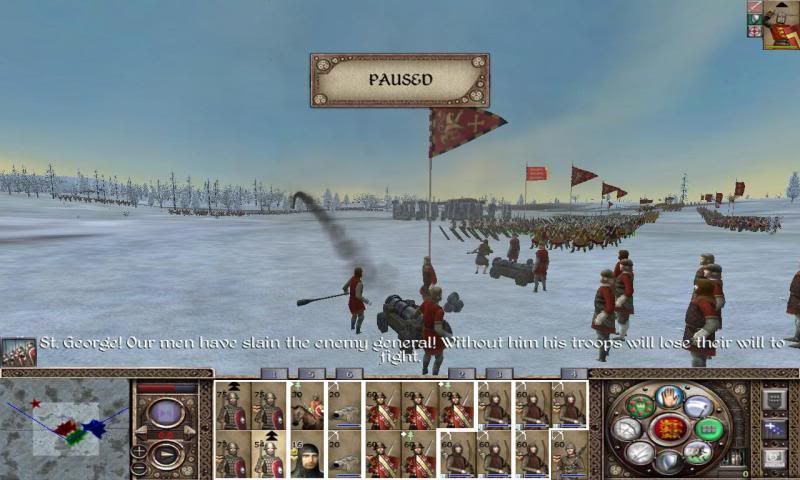Click the green shield icon beside the portrait
Image resolution: width=800 pixels, height=480 pixels.
click(x=754, y=19)
